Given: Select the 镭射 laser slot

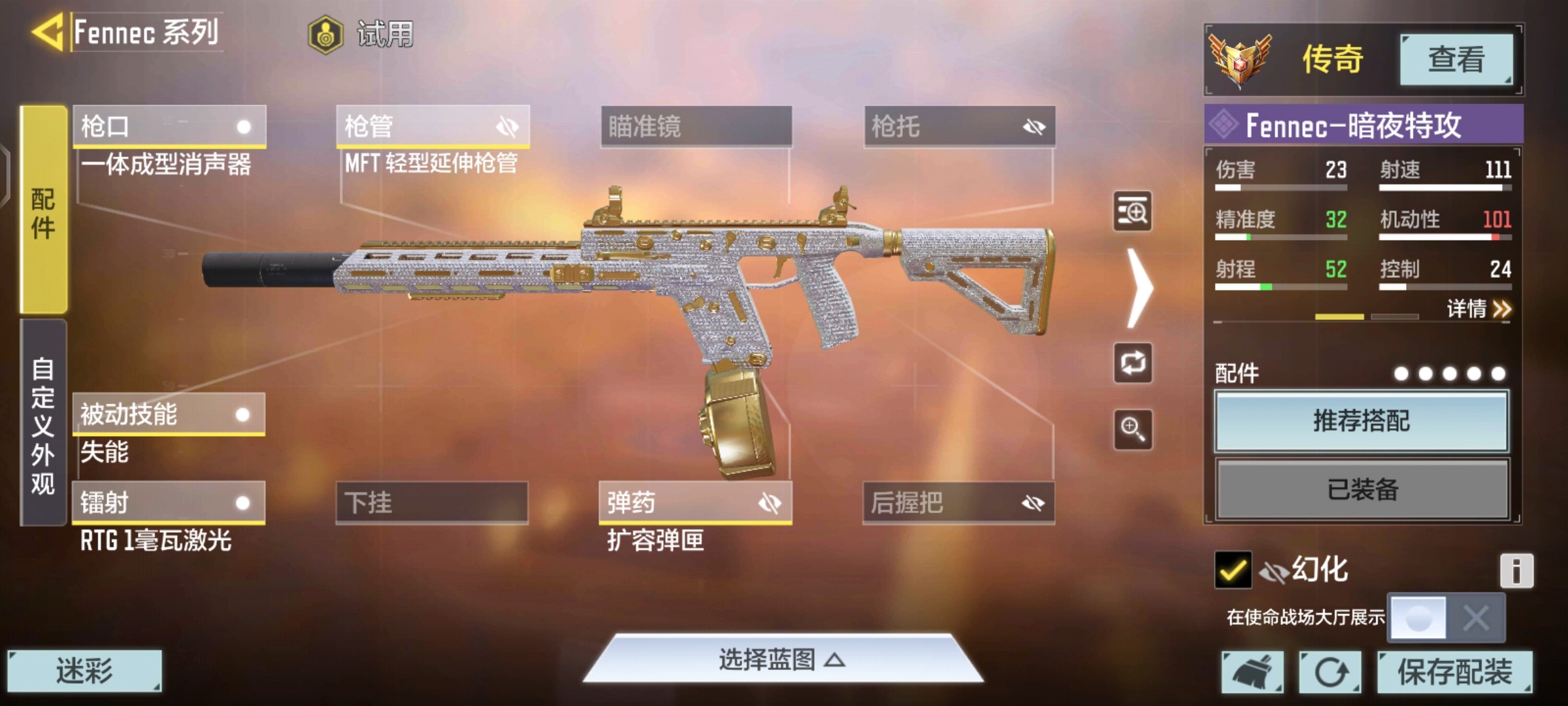Looking at the screenshot, I should (169, 503).
